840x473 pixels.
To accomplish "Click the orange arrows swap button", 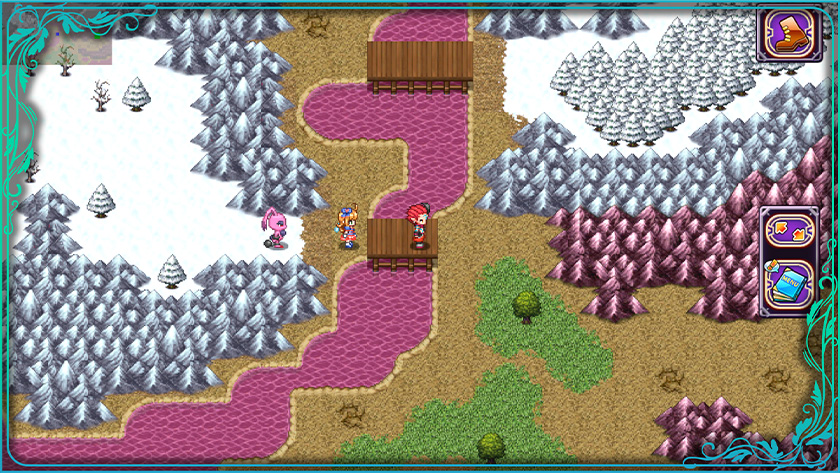I will (789, 231).
